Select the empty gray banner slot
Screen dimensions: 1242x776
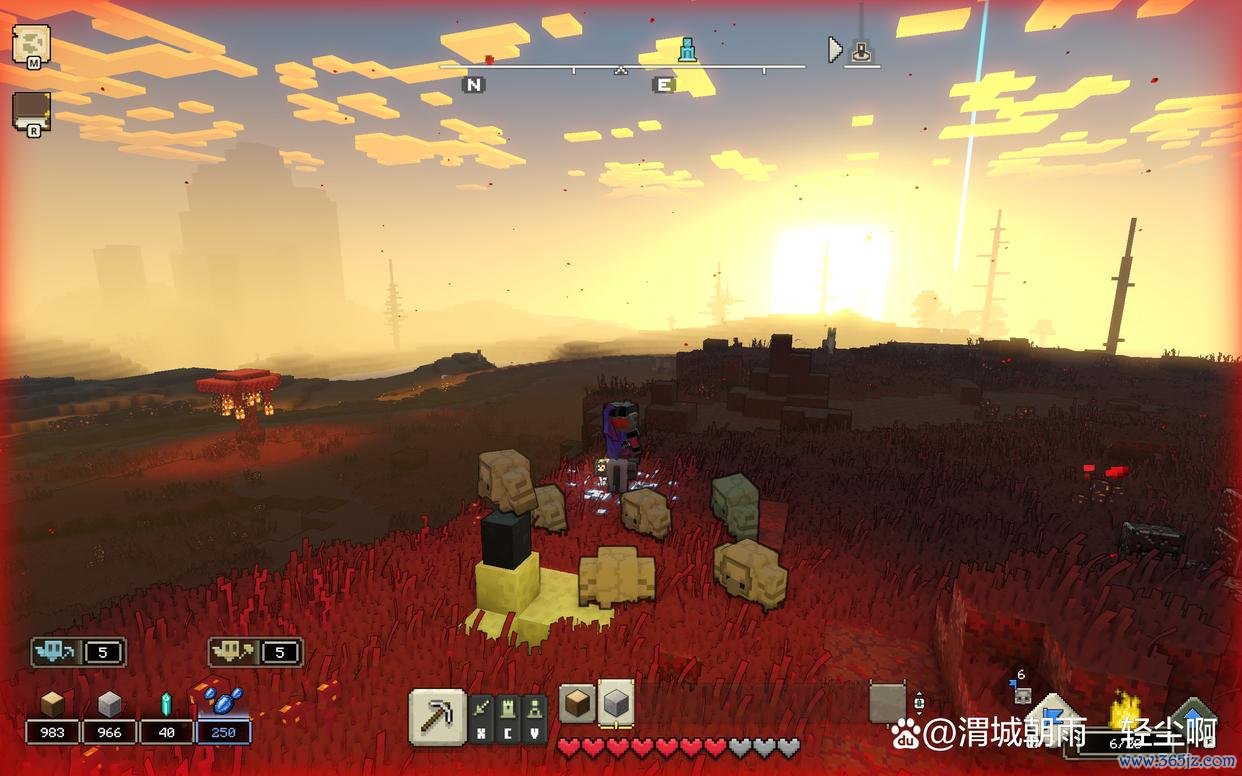887,703
